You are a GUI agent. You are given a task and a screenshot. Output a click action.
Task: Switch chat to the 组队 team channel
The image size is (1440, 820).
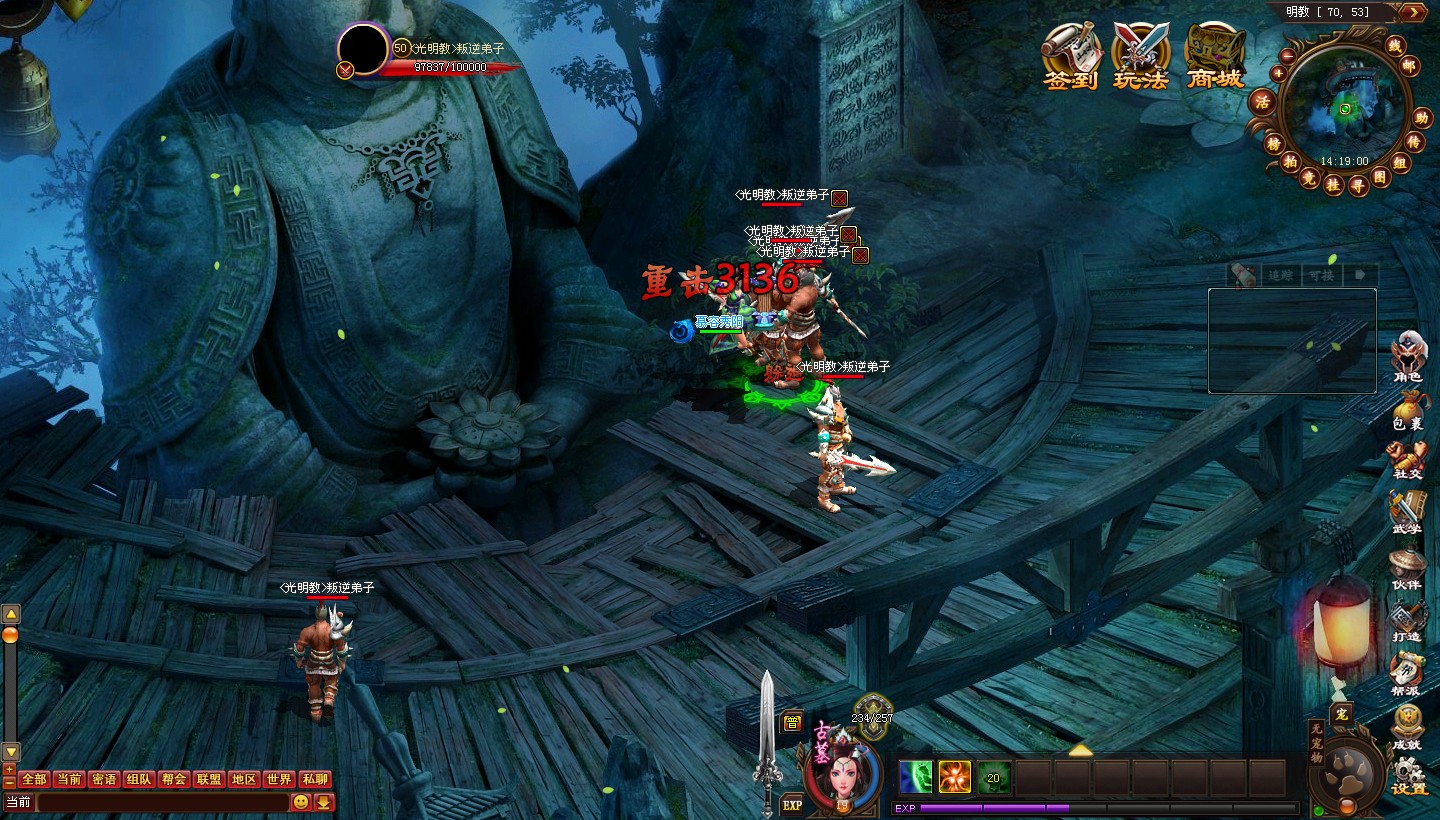click(139, 779)
